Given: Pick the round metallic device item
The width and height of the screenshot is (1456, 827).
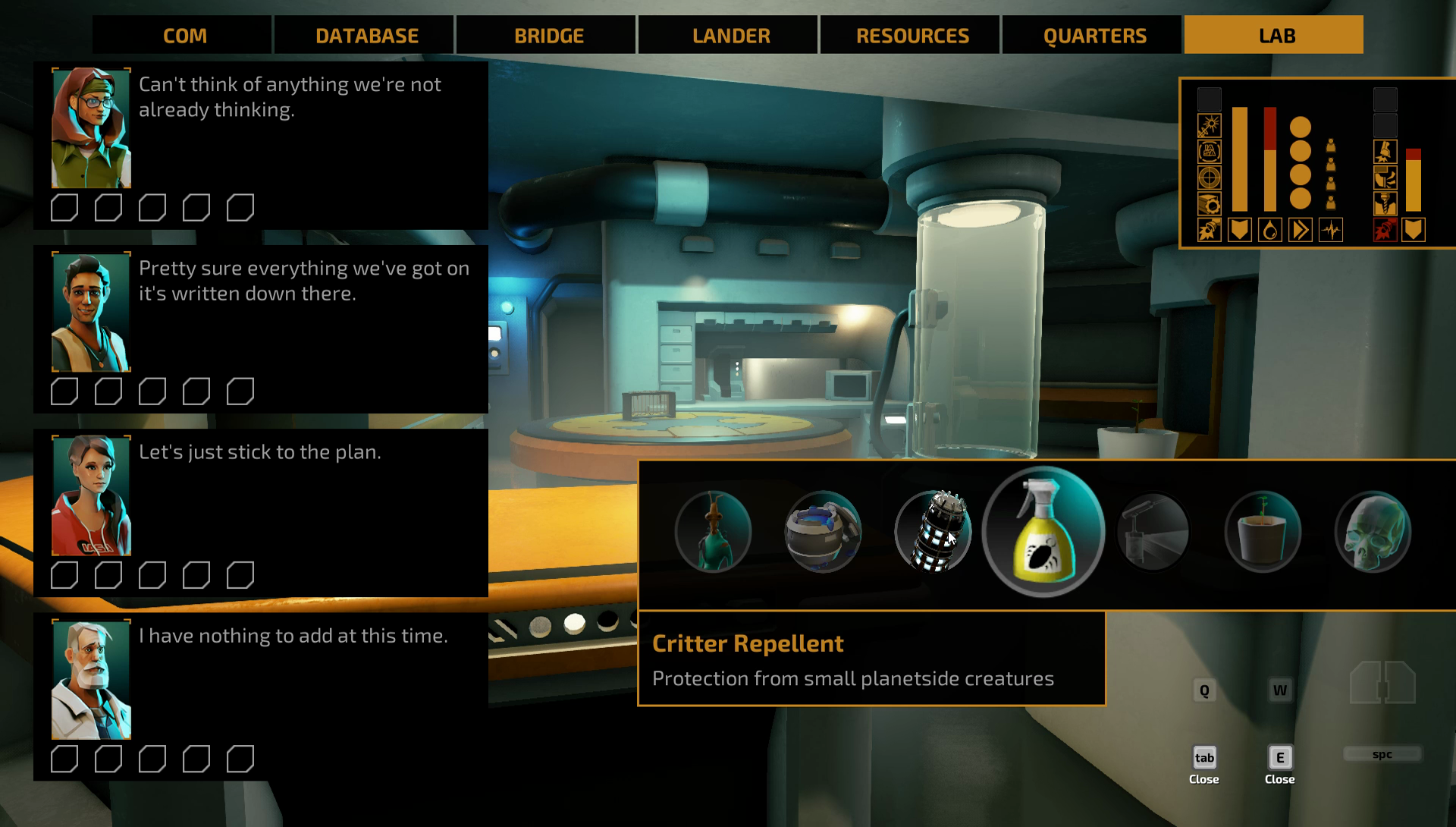Looking at the screenshot, I should click(x=823, y=532).
